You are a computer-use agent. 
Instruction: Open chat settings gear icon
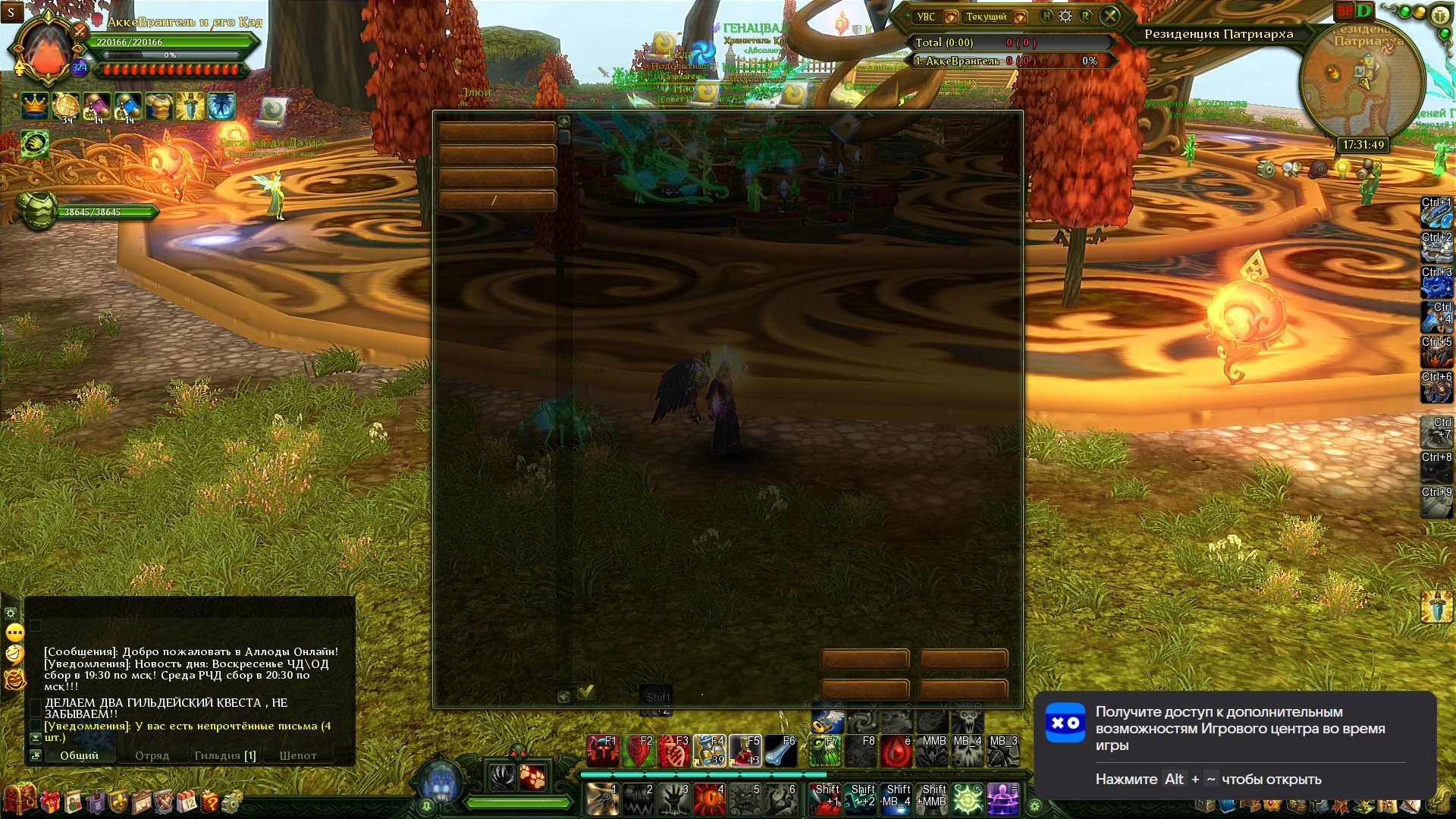click(x=11, y=613)
